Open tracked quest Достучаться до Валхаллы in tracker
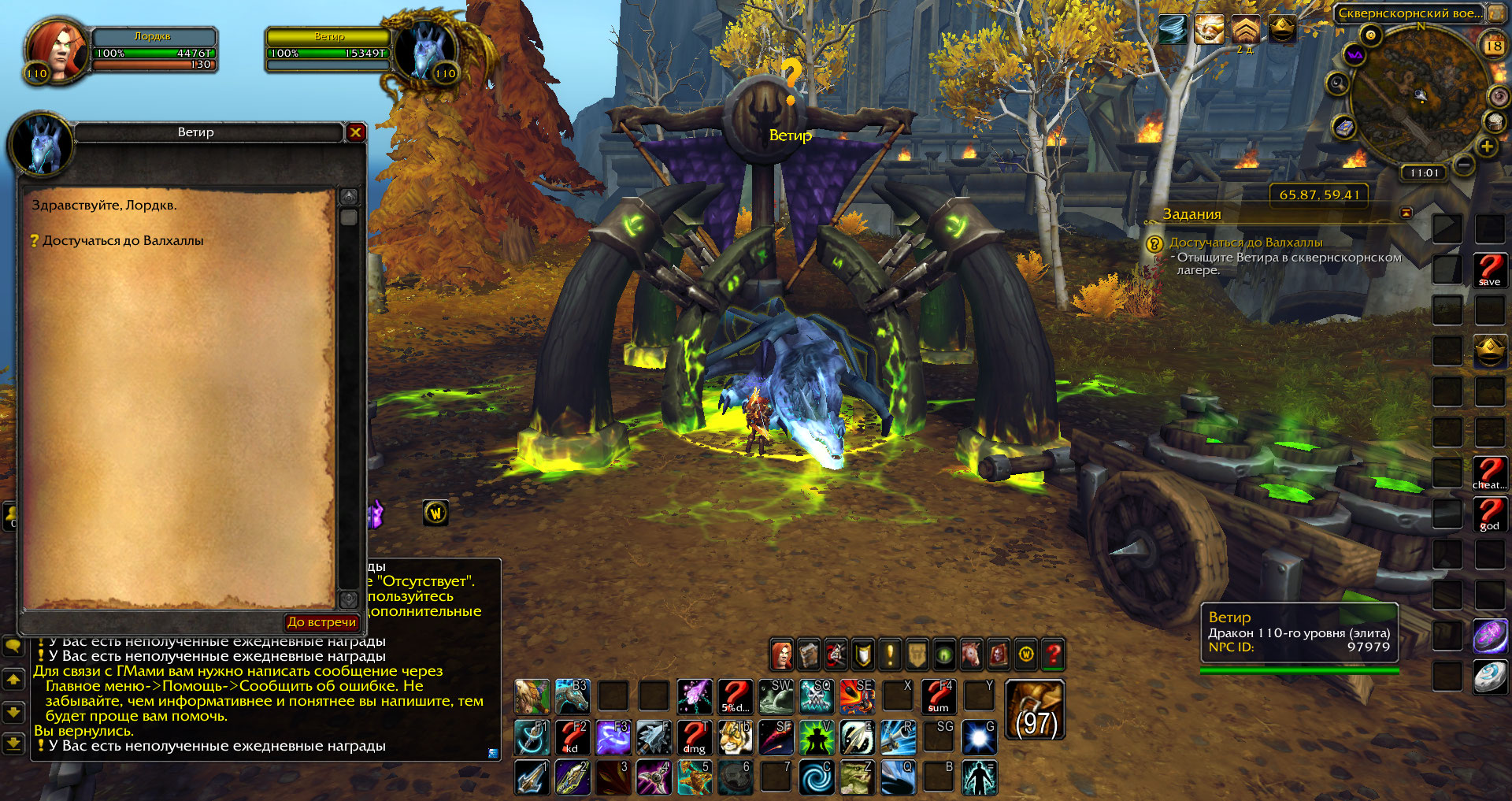The image size is (1512, 801). (x=1245, y=243)
